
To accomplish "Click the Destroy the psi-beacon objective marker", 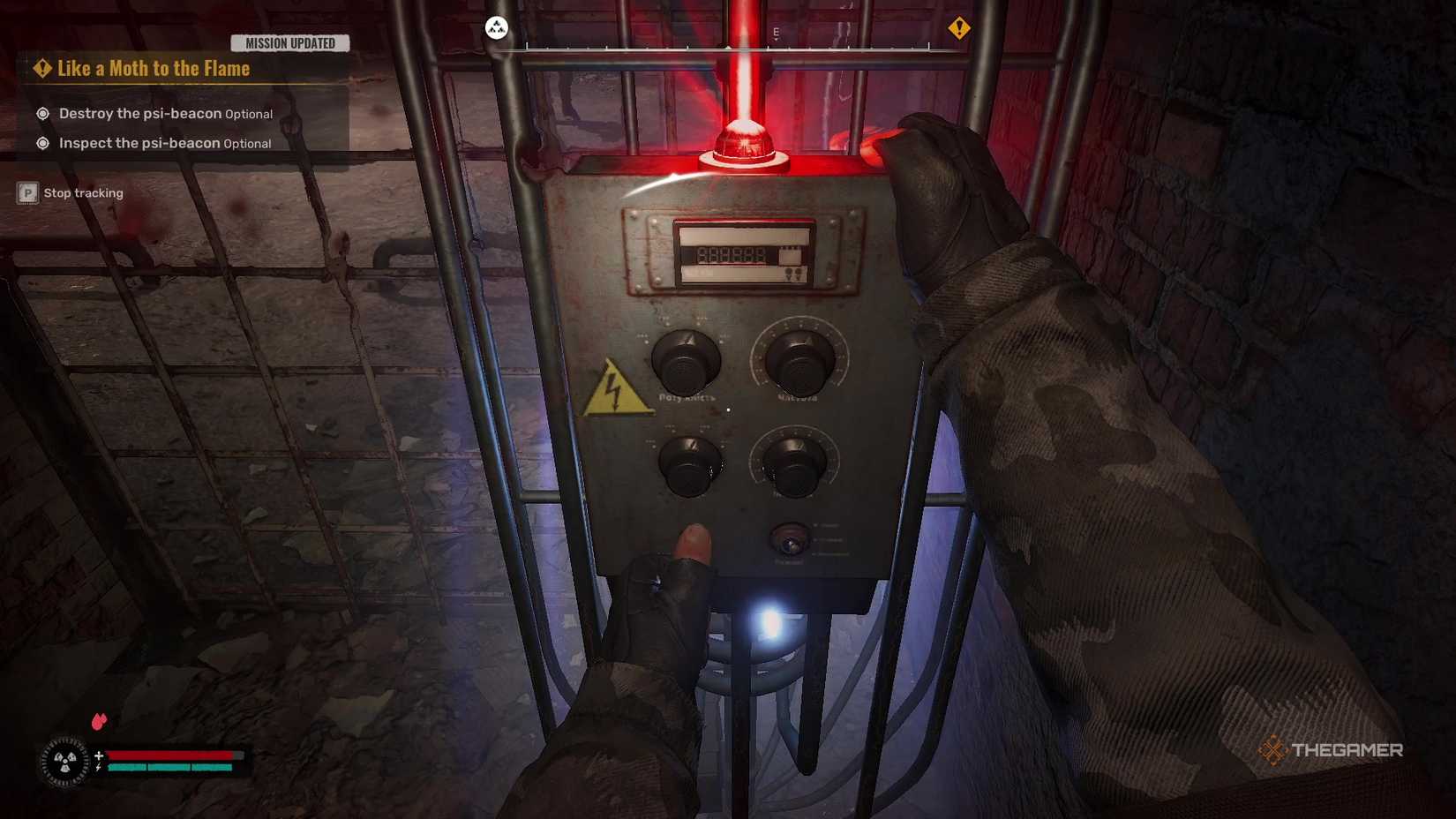I will coord(41,113).
